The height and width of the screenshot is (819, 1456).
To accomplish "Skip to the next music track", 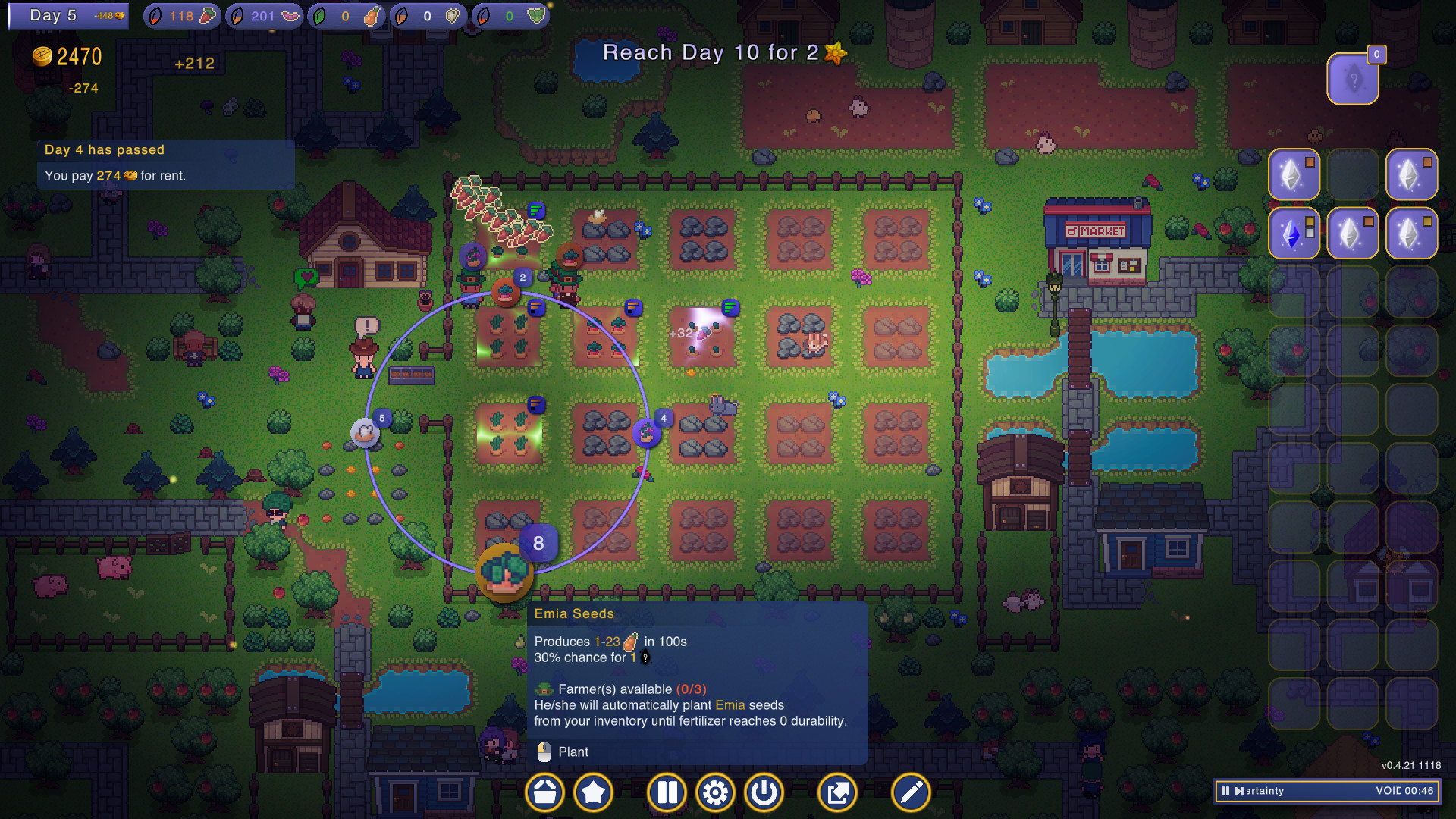I will click(x=1239, y=791).
